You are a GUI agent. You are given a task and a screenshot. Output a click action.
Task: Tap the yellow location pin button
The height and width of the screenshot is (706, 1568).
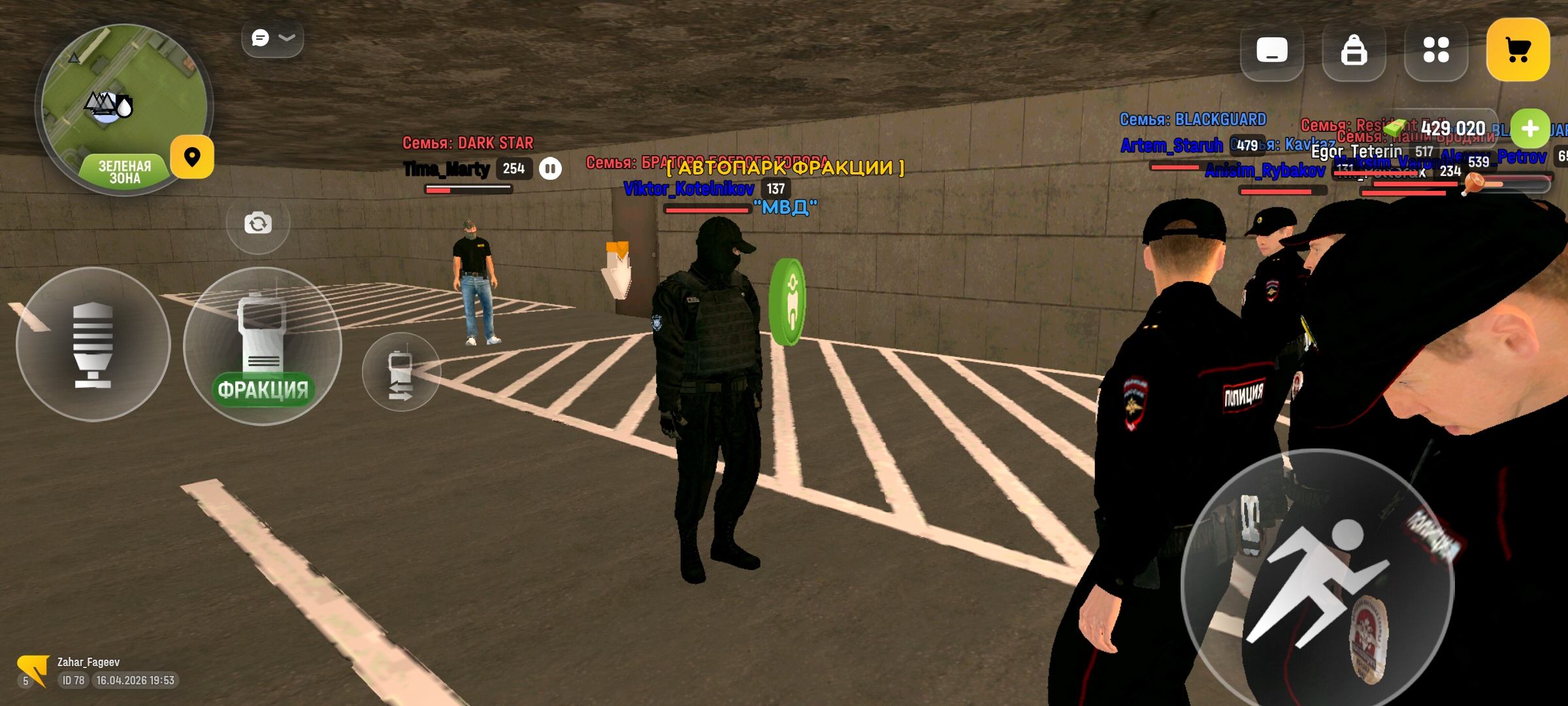point(192,158)
